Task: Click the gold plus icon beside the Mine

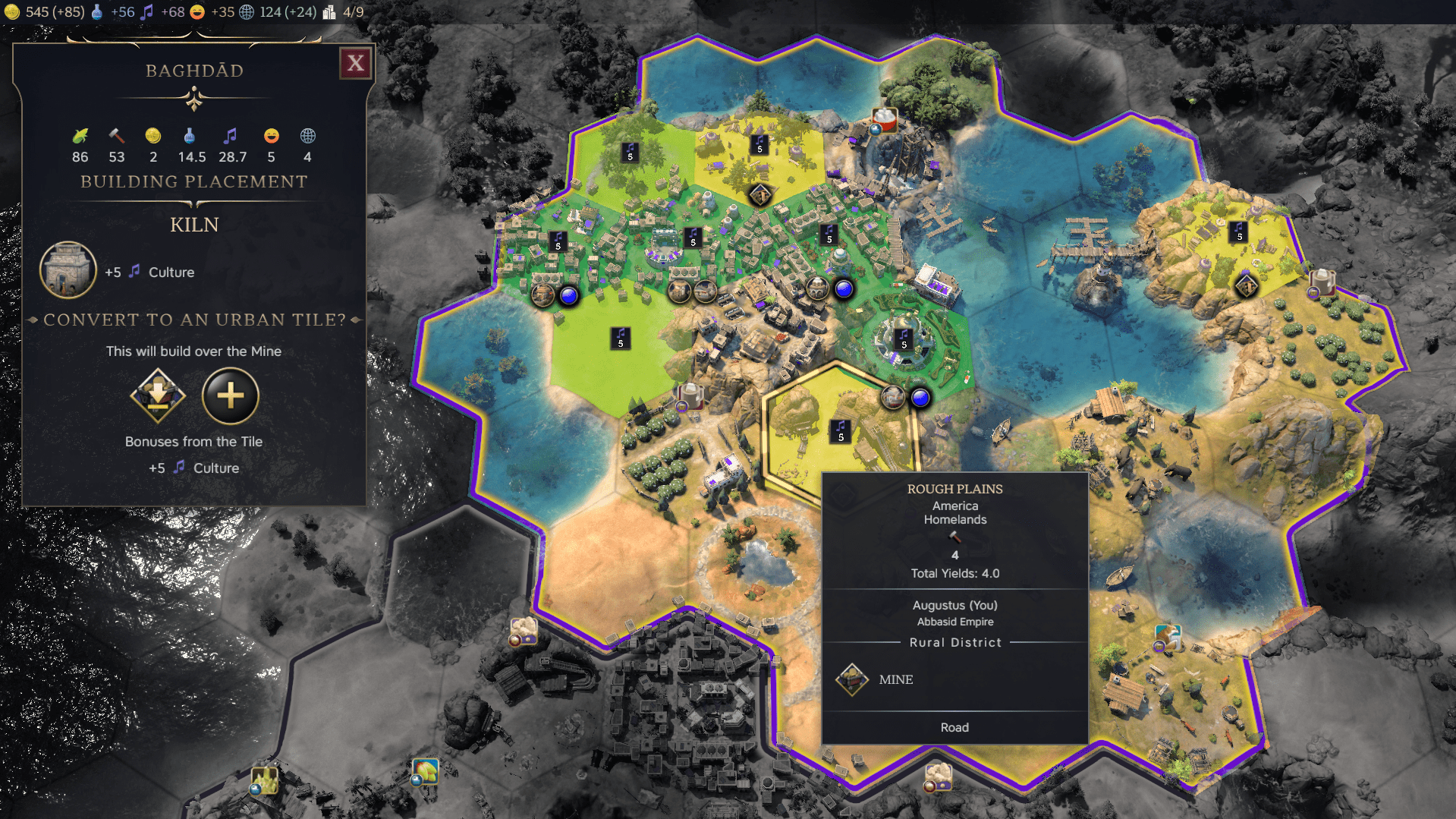Action: click(x=231, y=395)
